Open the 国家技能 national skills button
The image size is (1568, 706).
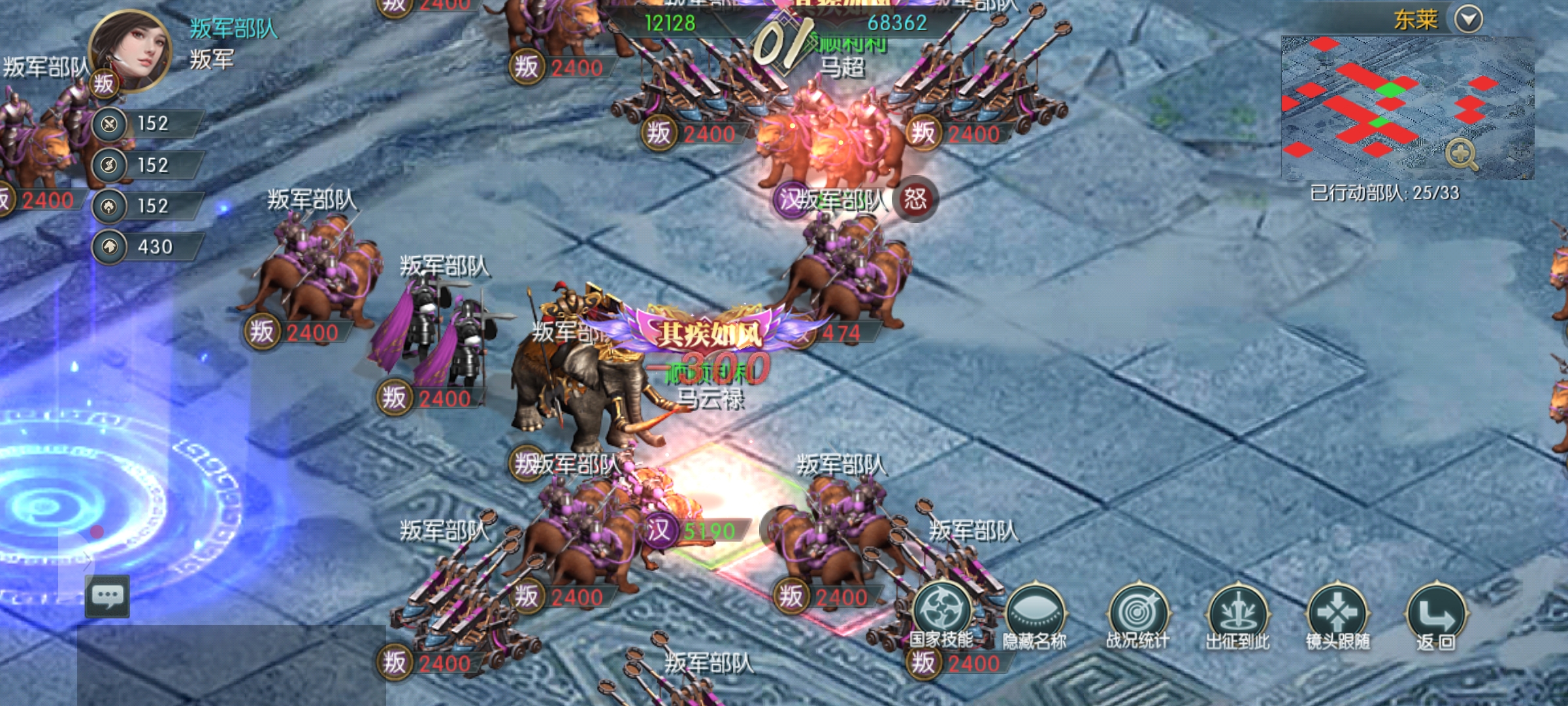(x=941, y=614)
